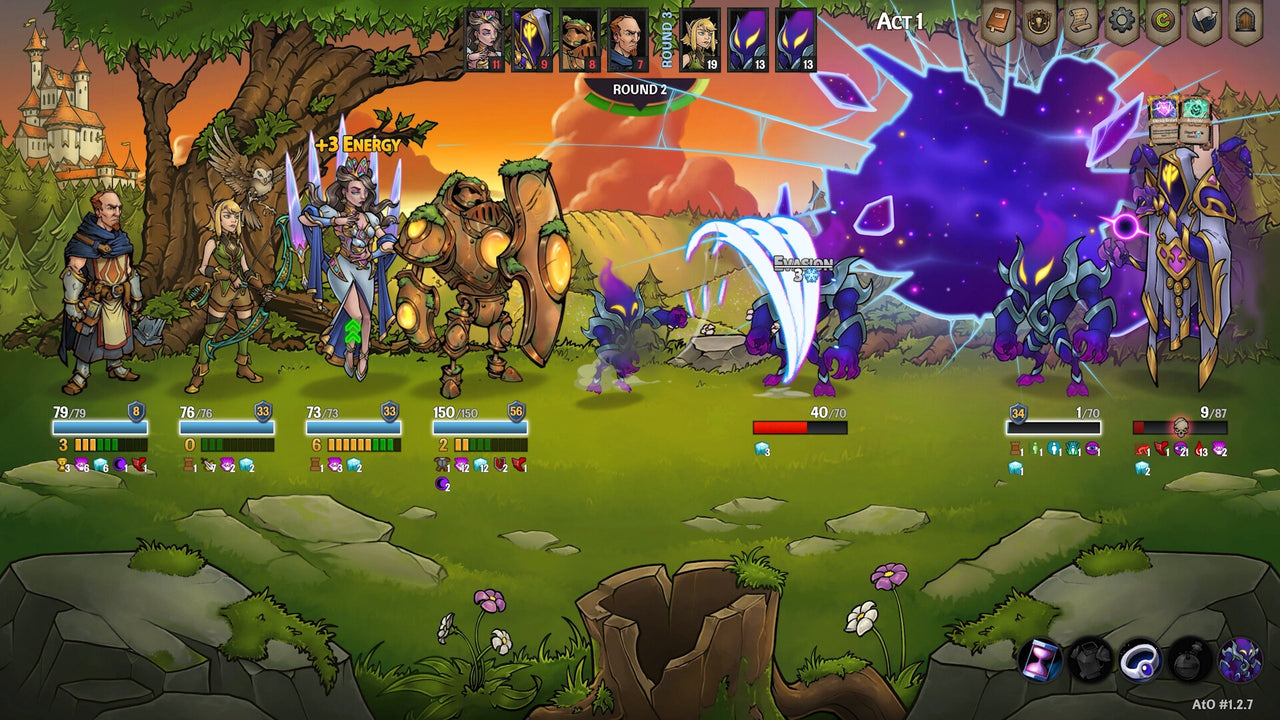Select the purple enemy ability icon bottom right
1280x720 pixels.
1242,660
